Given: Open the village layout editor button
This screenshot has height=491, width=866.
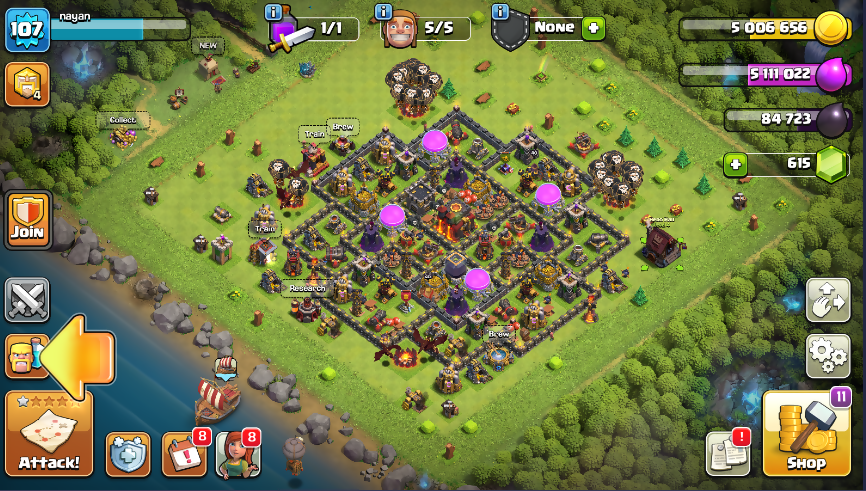Looking at the screenshot, I should (827, 300).
